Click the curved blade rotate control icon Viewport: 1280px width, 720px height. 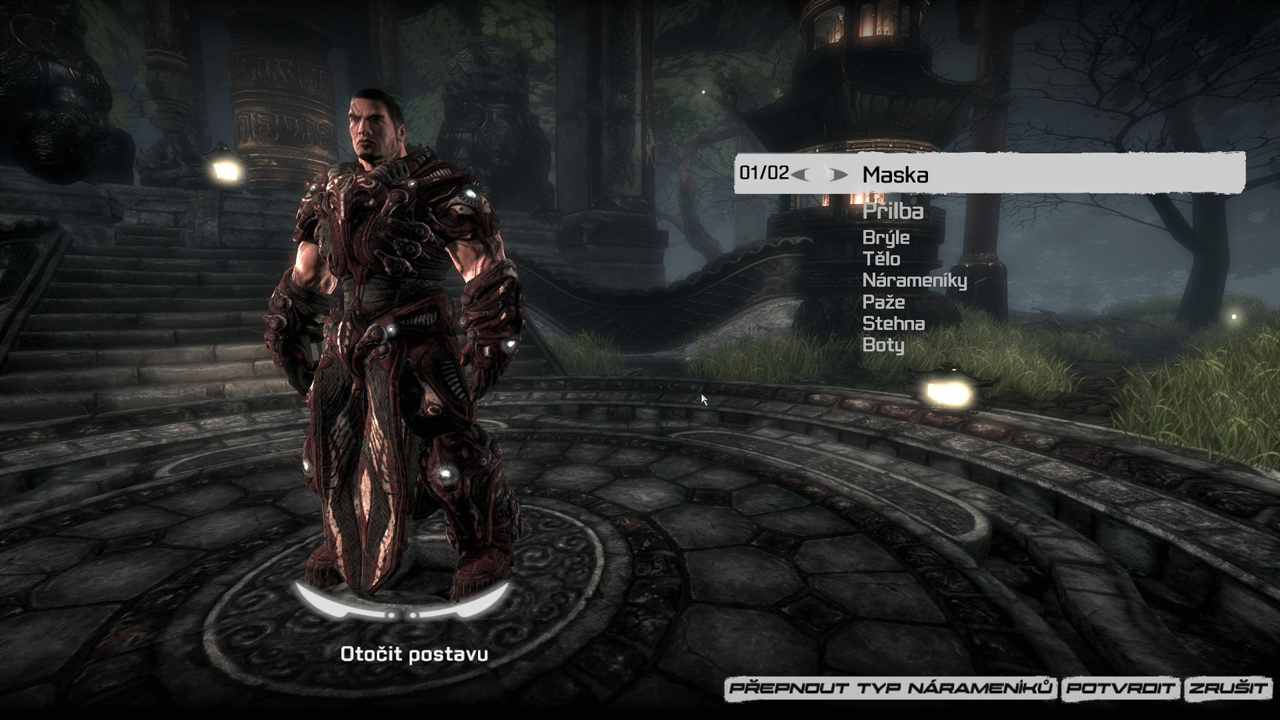400,601
